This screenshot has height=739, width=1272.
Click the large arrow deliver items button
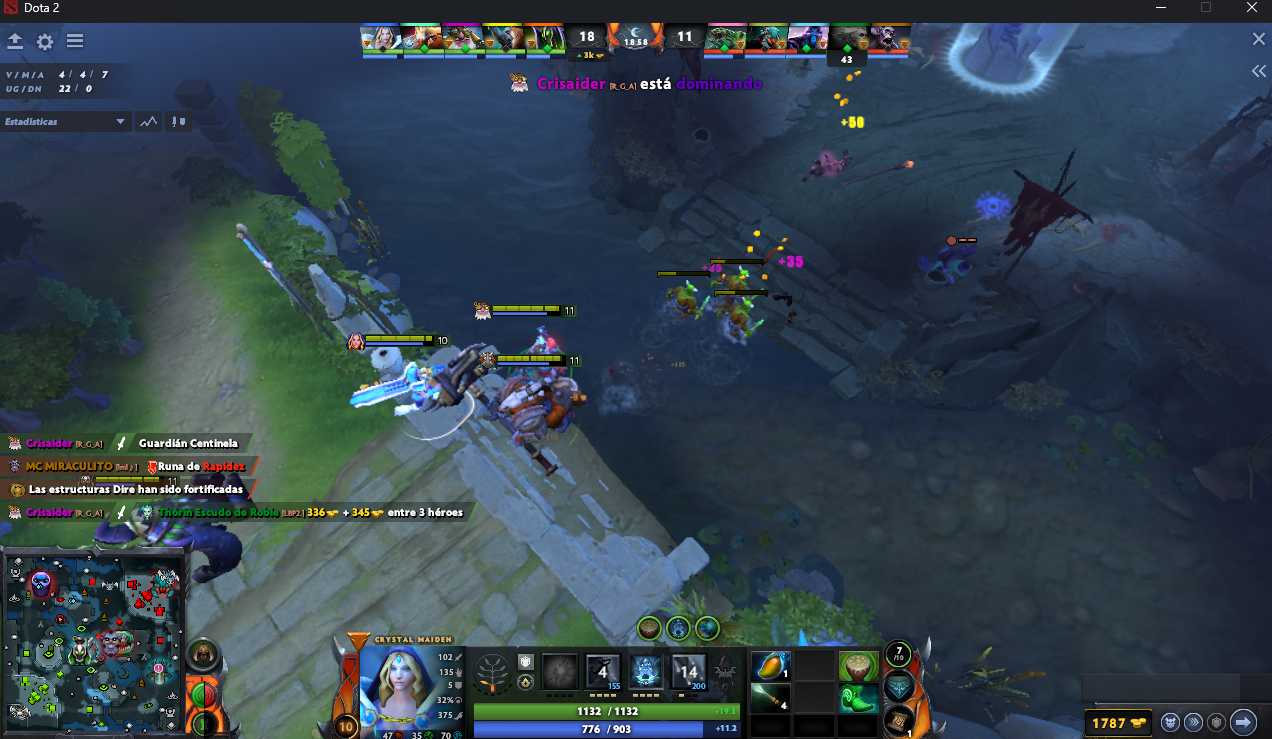click(1243, 721)
